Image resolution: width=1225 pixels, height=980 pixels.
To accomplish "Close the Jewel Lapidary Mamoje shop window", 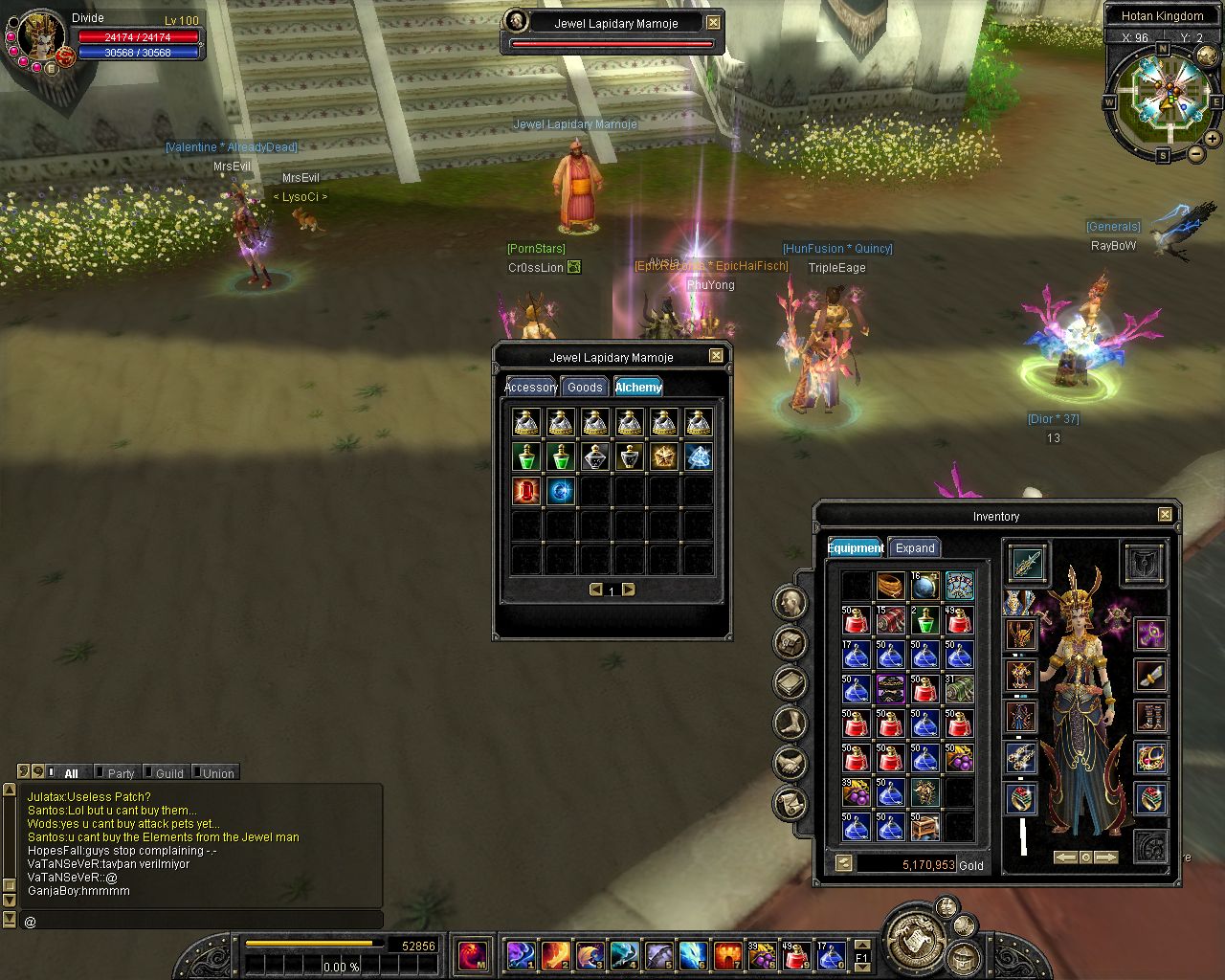I will click(716, 356).
